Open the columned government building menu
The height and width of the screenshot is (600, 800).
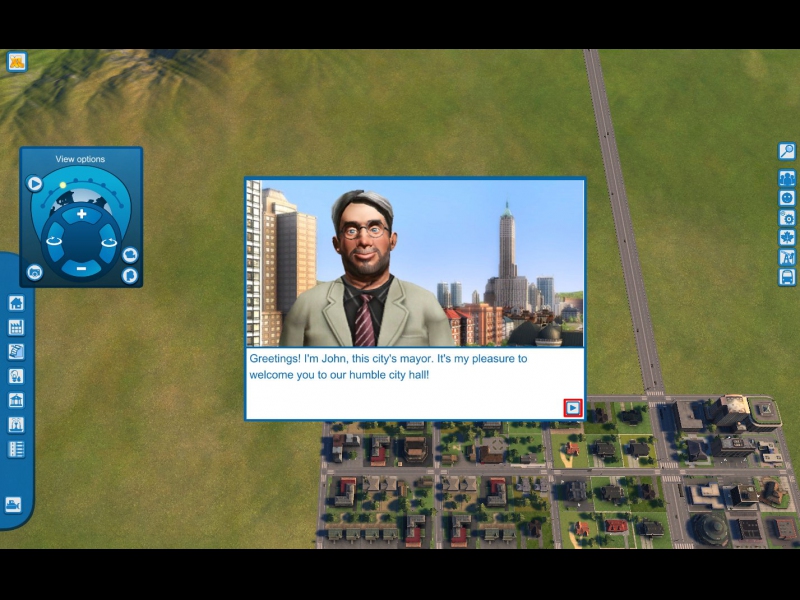pos(15,400)
